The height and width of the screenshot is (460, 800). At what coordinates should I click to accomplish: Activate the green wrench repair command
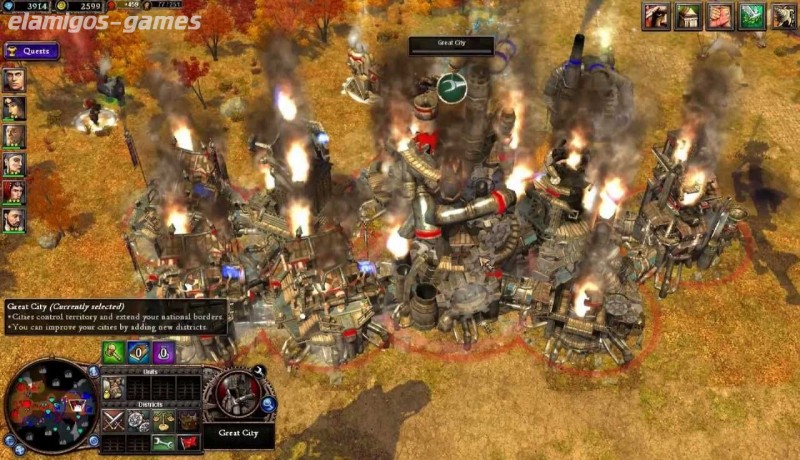click(163, 443)
